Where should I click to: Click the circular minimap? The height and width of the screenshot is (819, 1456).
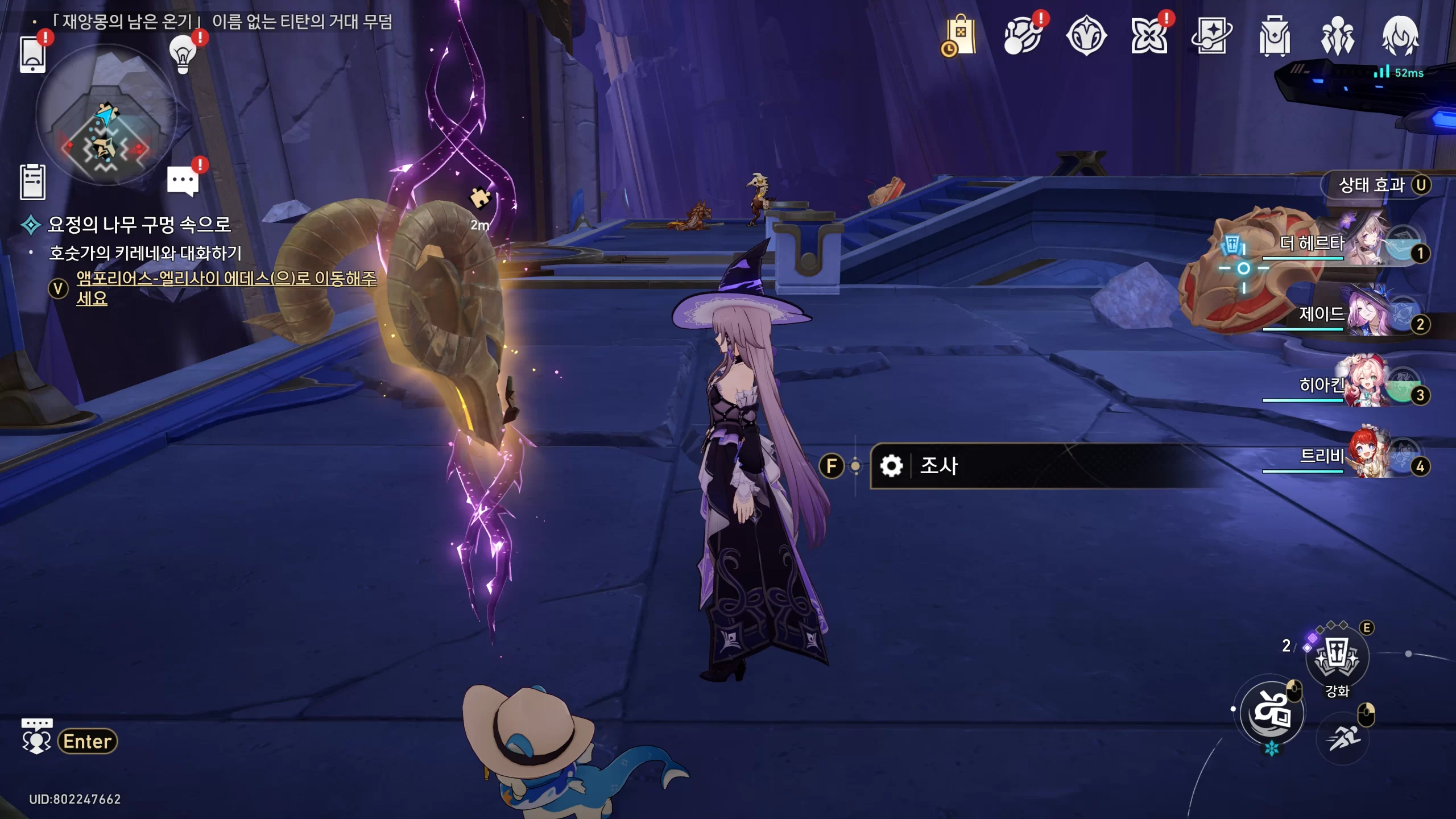(106, 115)
